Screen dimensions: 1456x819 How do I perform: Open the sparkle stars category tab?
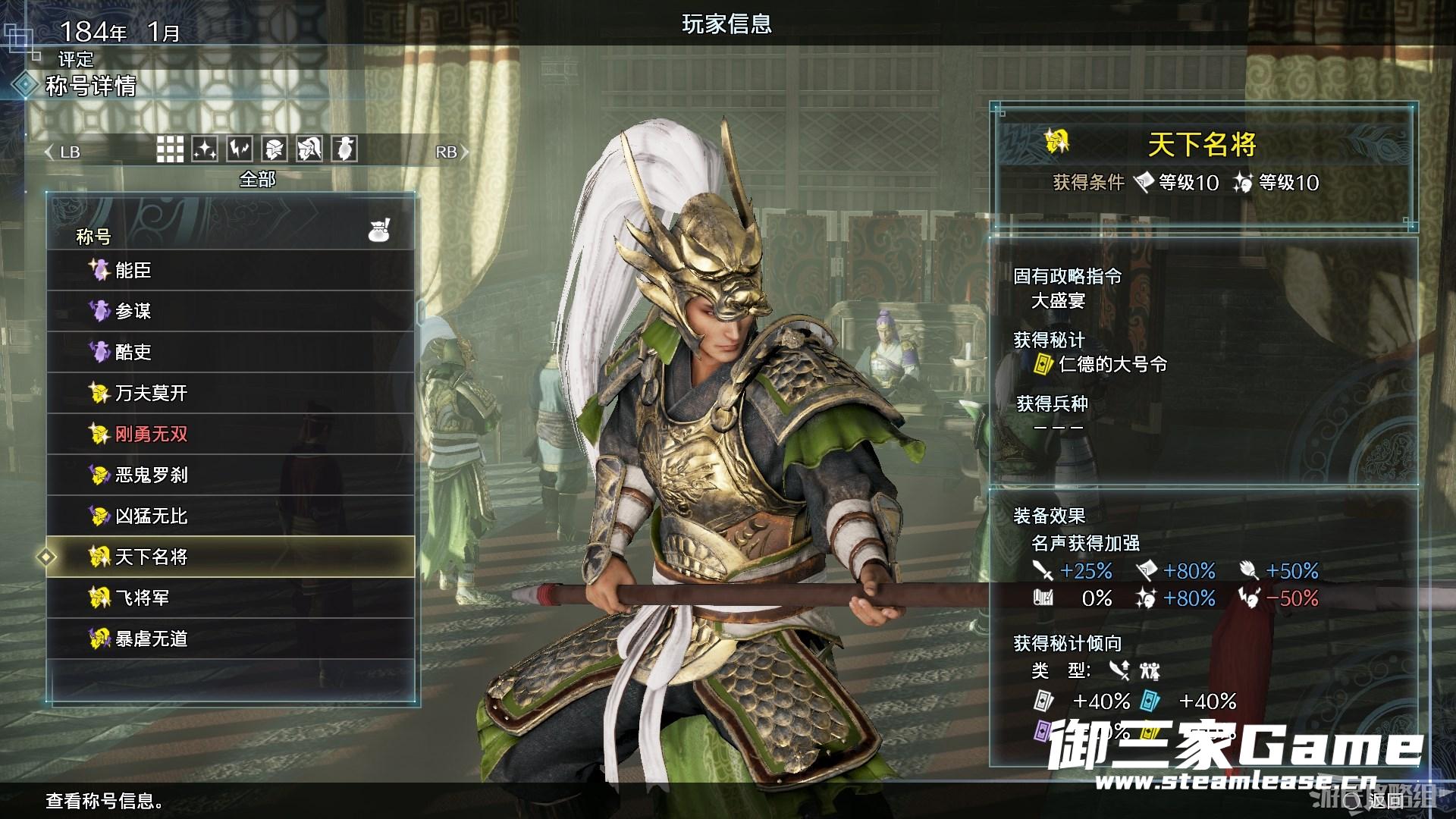point(205,149)
